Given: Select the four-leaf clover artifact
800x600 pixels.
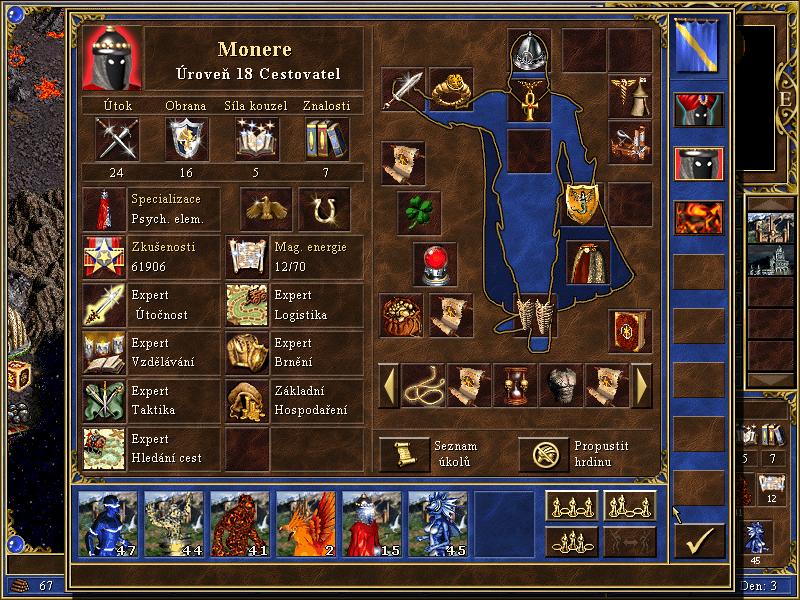Looking at the screenshot, I should [418, 212].
